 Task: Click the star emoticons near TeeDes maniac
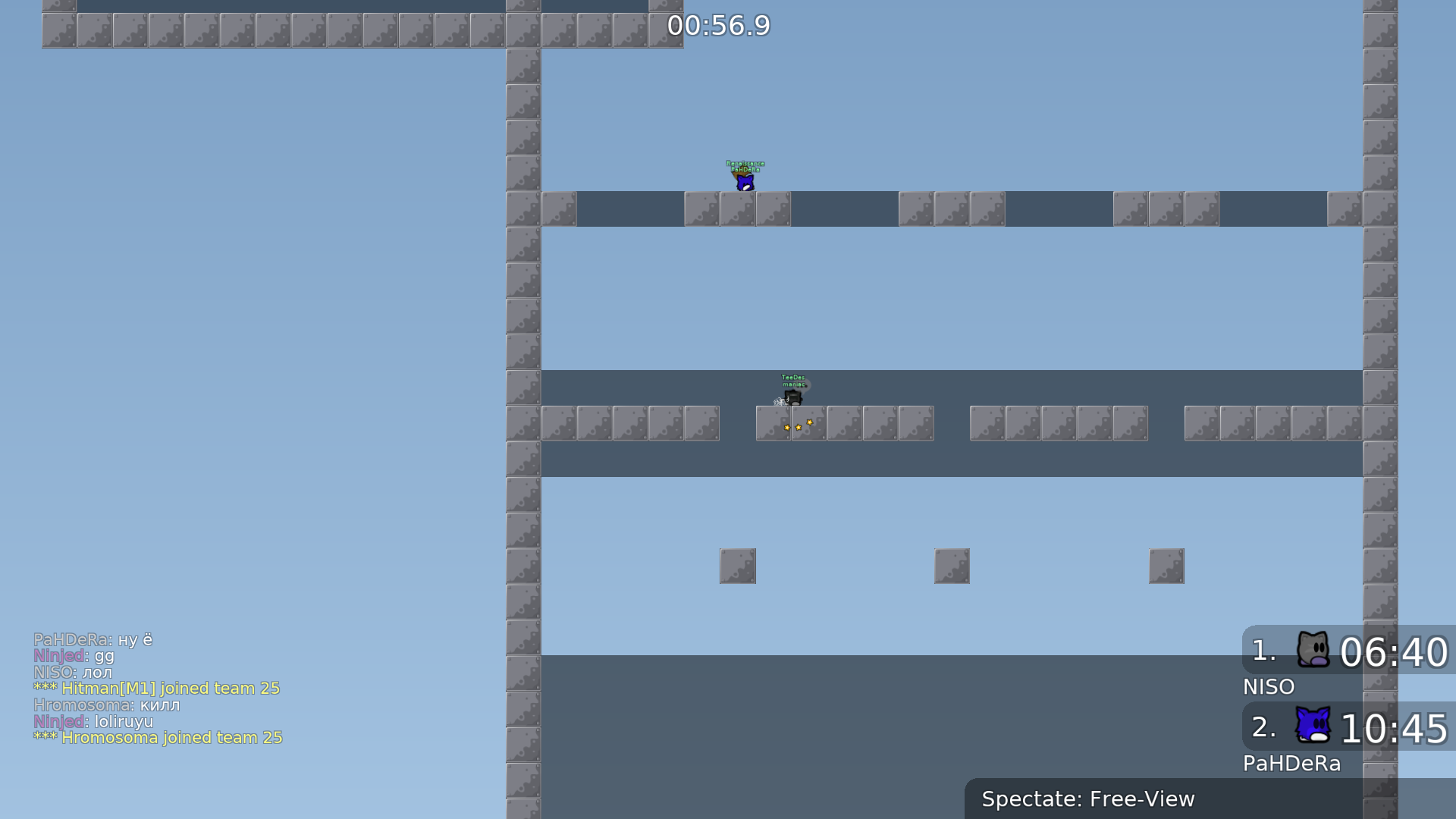(798, 425)
